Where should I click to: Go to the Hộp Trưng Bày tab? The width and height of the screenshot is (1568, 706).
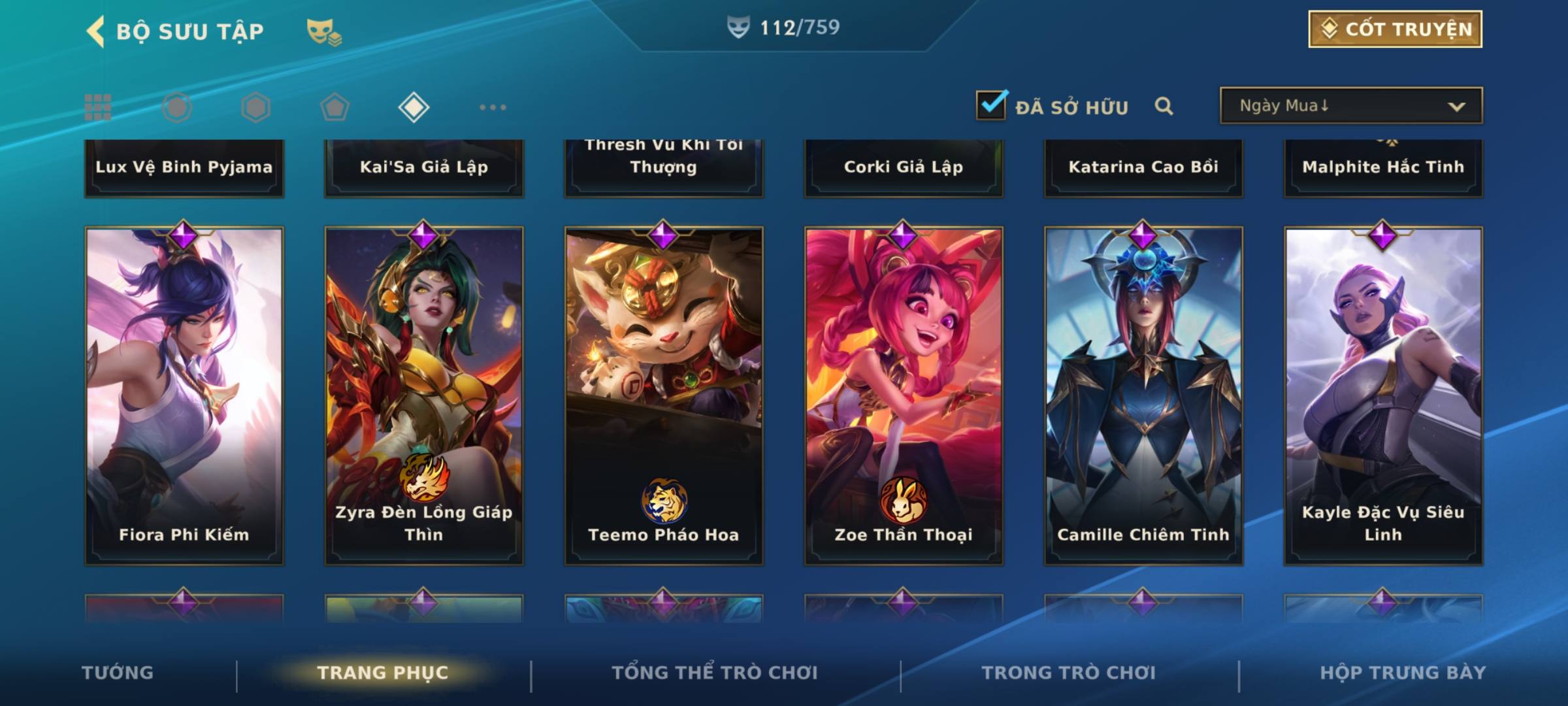[x=1403, y=673]
